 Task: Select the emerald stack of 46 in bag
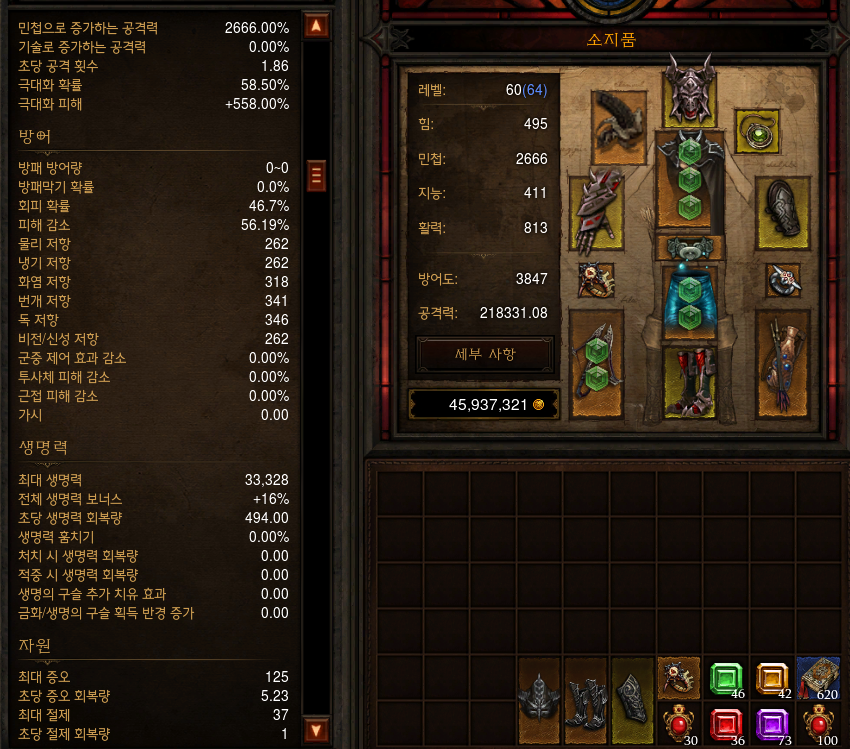(727, 678)
